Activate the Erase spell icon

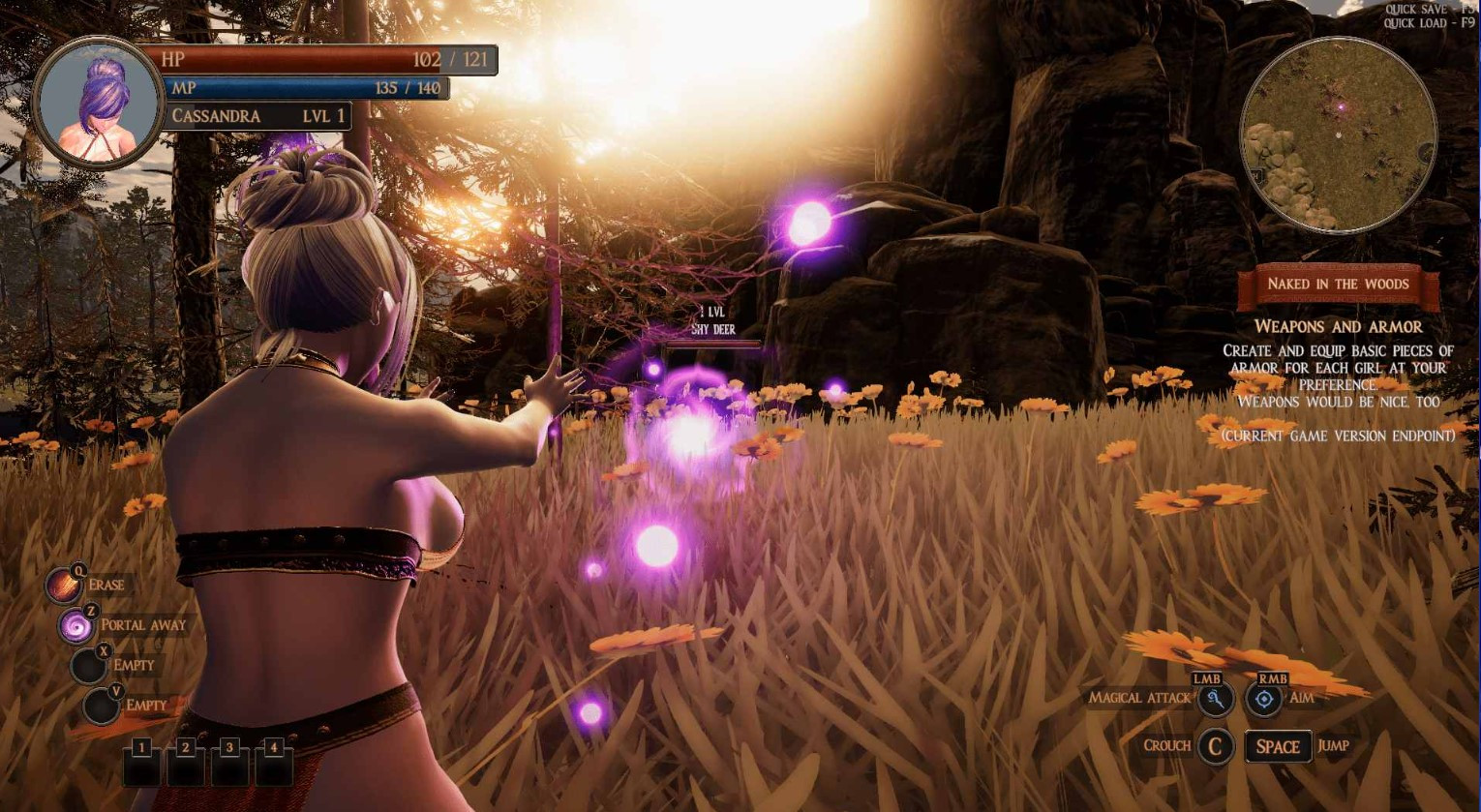[65, 586]
